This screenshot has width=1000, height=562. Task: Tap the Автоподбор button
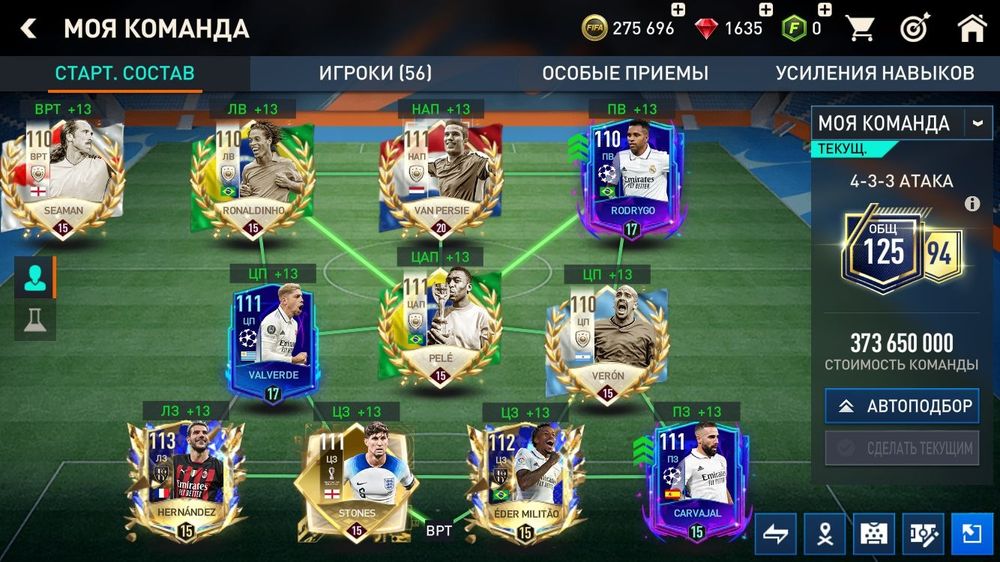pos(902,406)
